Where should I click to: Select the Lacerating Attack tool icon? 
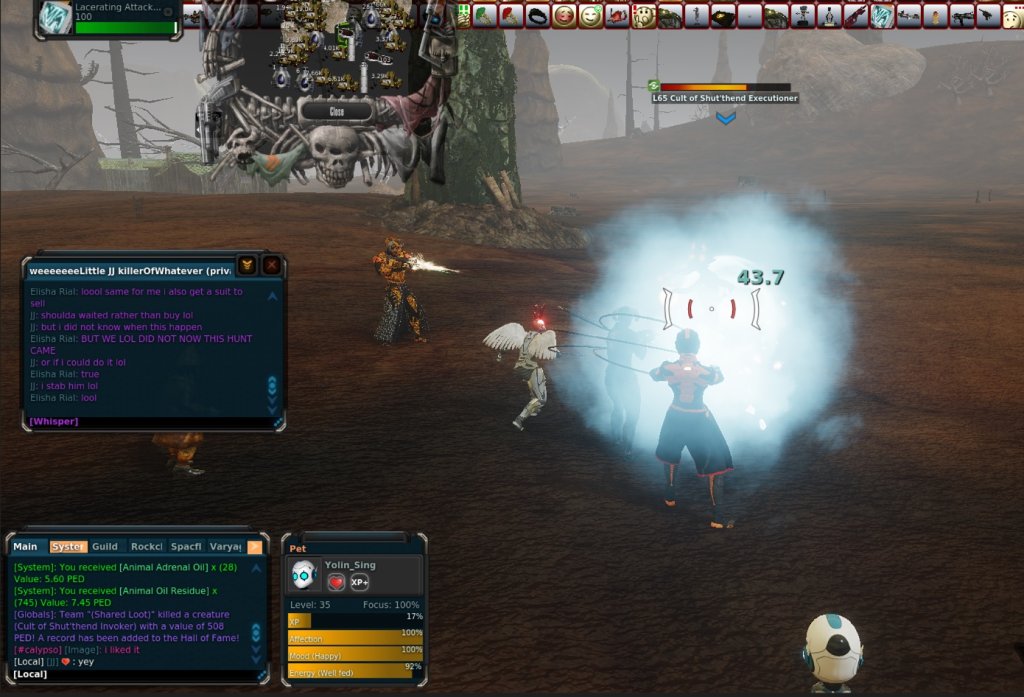pos(55,17)
